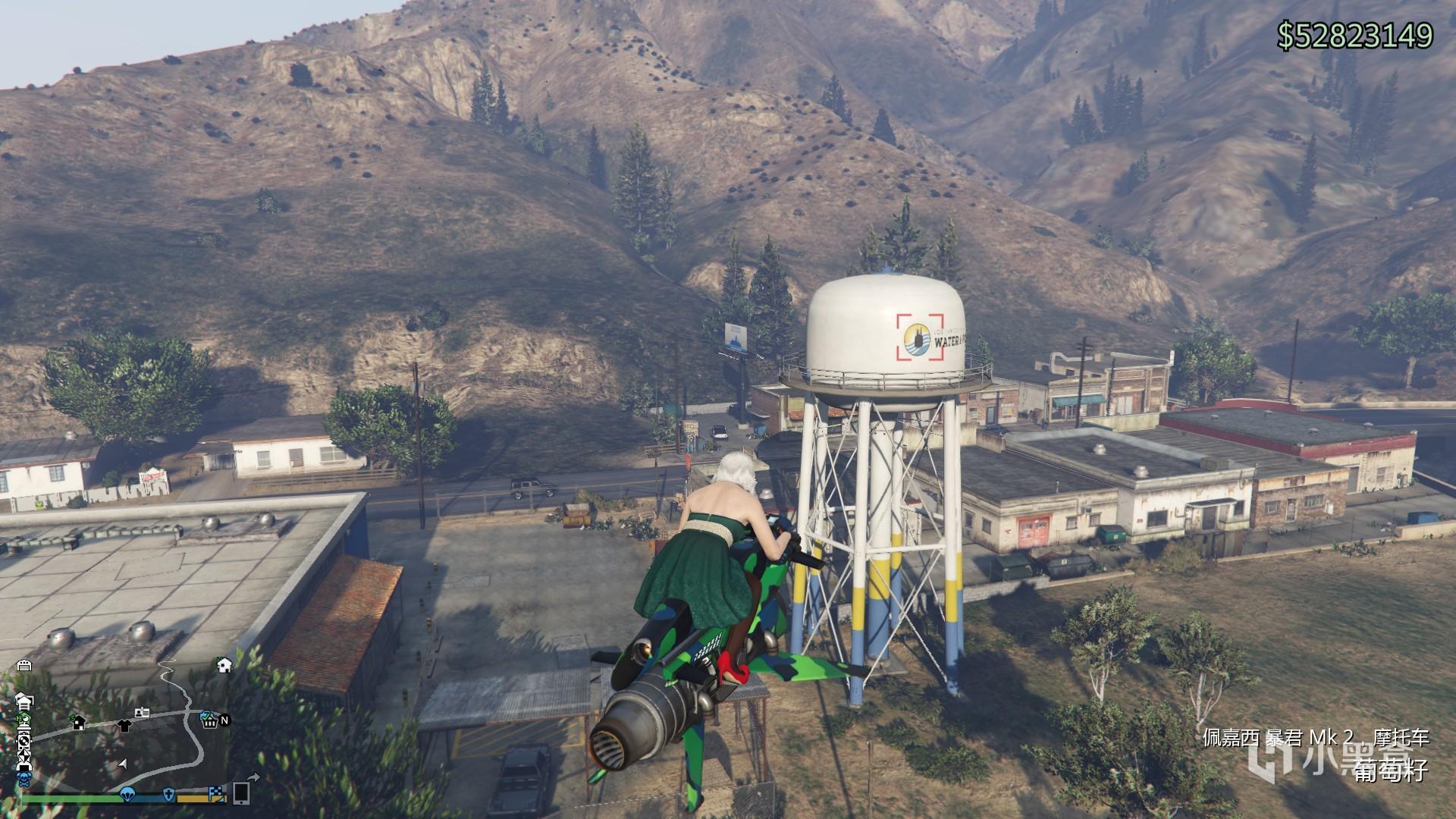Open the phone icon beside minimap
1456x819 pixels.
(241, 792)
